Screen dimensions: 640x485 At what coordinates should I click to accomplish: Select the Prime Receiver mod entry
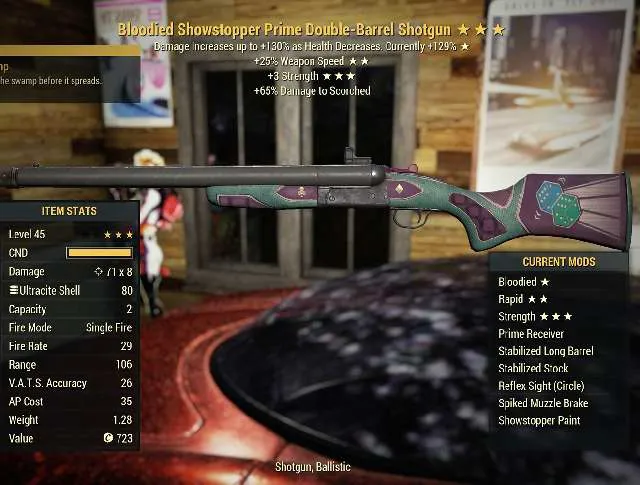pyautogui.click(x=533, y=334)
